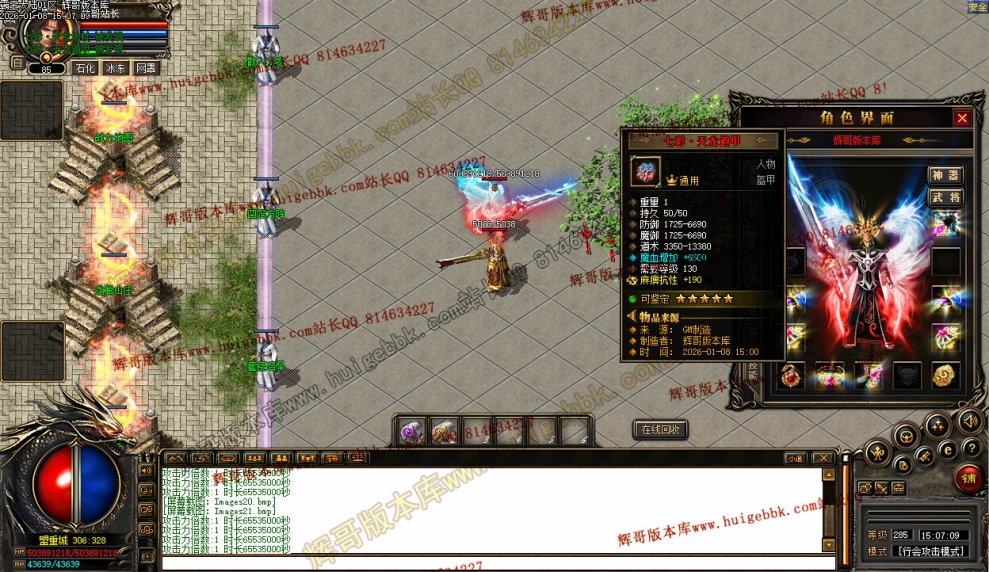This screenshot has height=572, width=989.
Task: Select the 石化 petrify button
Action: 85,68
